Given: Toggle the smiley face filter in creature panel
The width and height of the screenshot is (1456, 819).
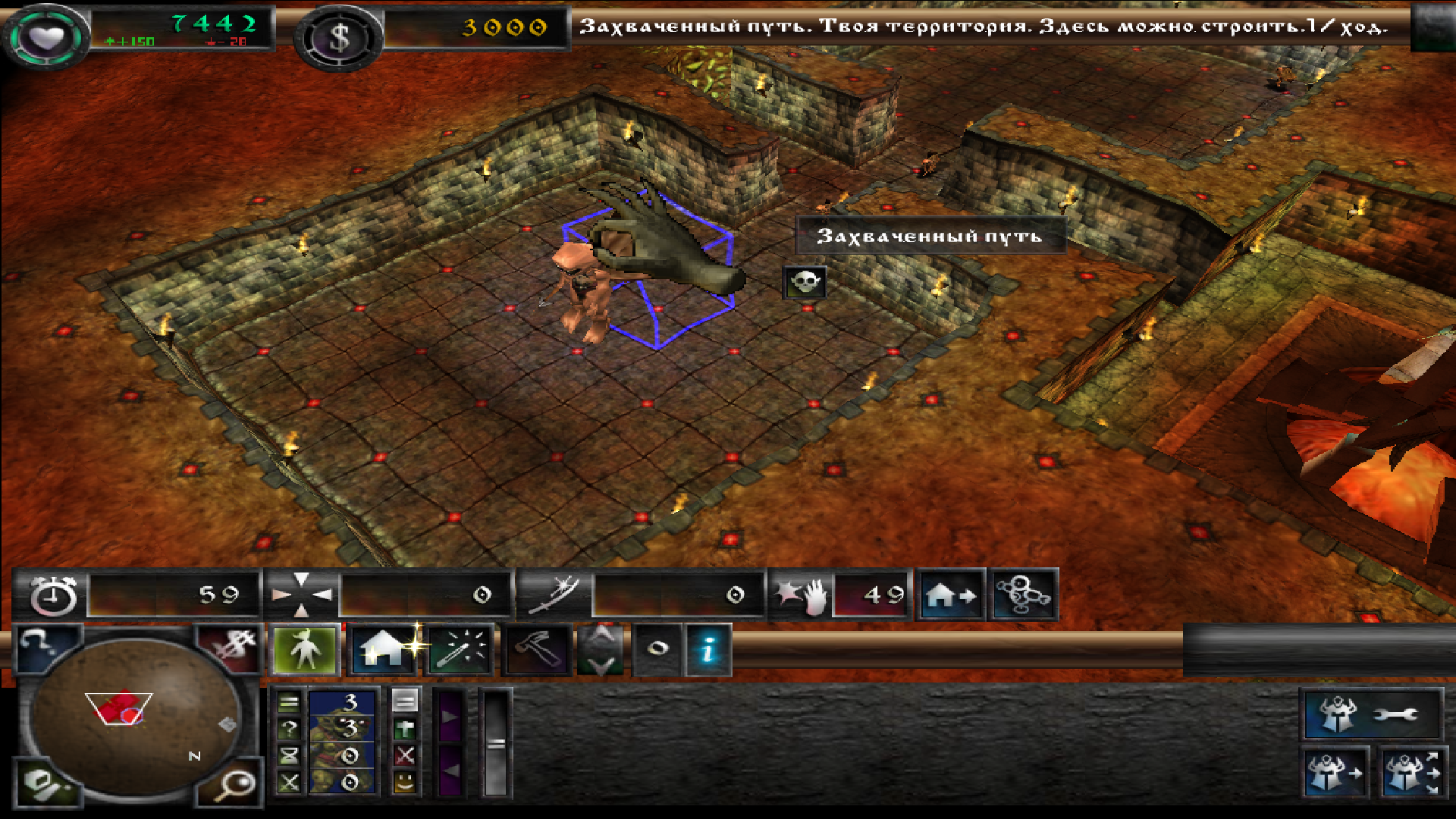Looking at the screenshot, I should coord(405,781).
